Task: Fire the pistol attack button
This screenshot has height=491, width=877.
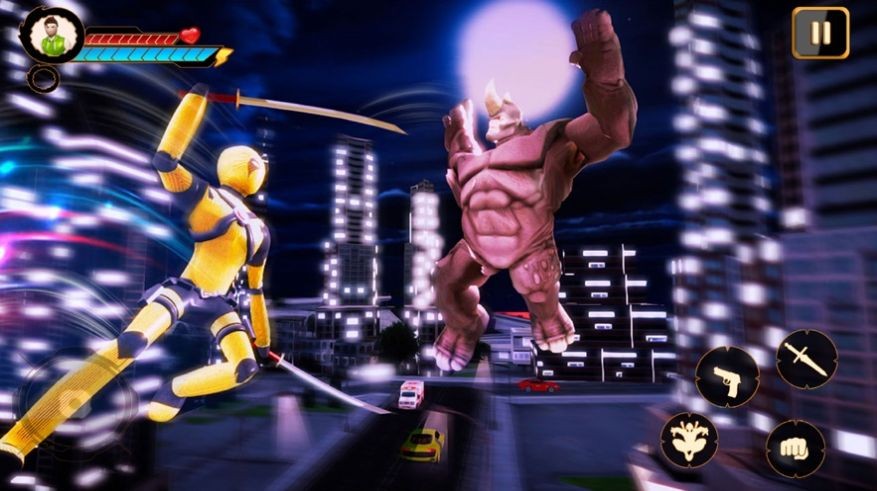Action: click(x=727, y=378)
